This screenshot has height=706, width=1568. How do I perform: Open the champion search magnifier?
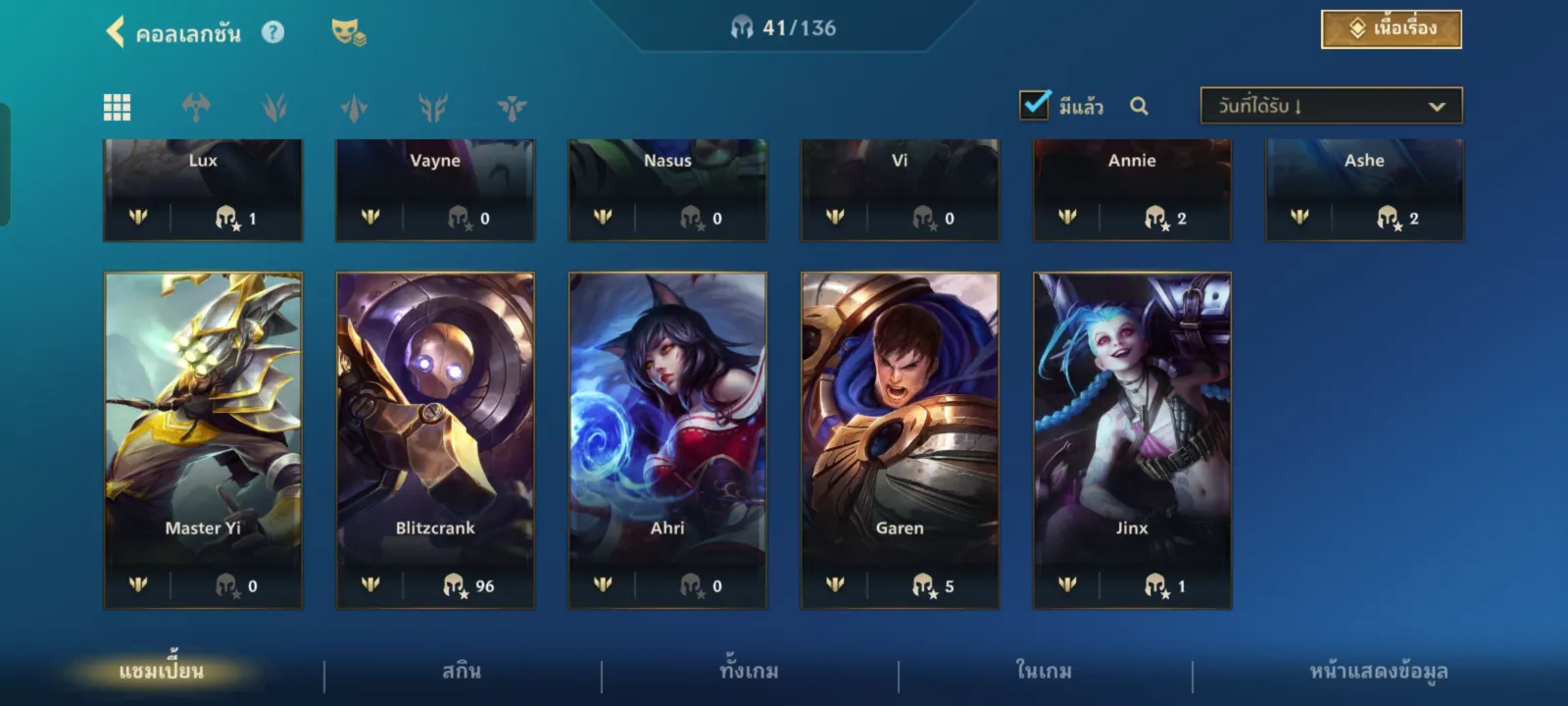click(x=1139, y=106)
